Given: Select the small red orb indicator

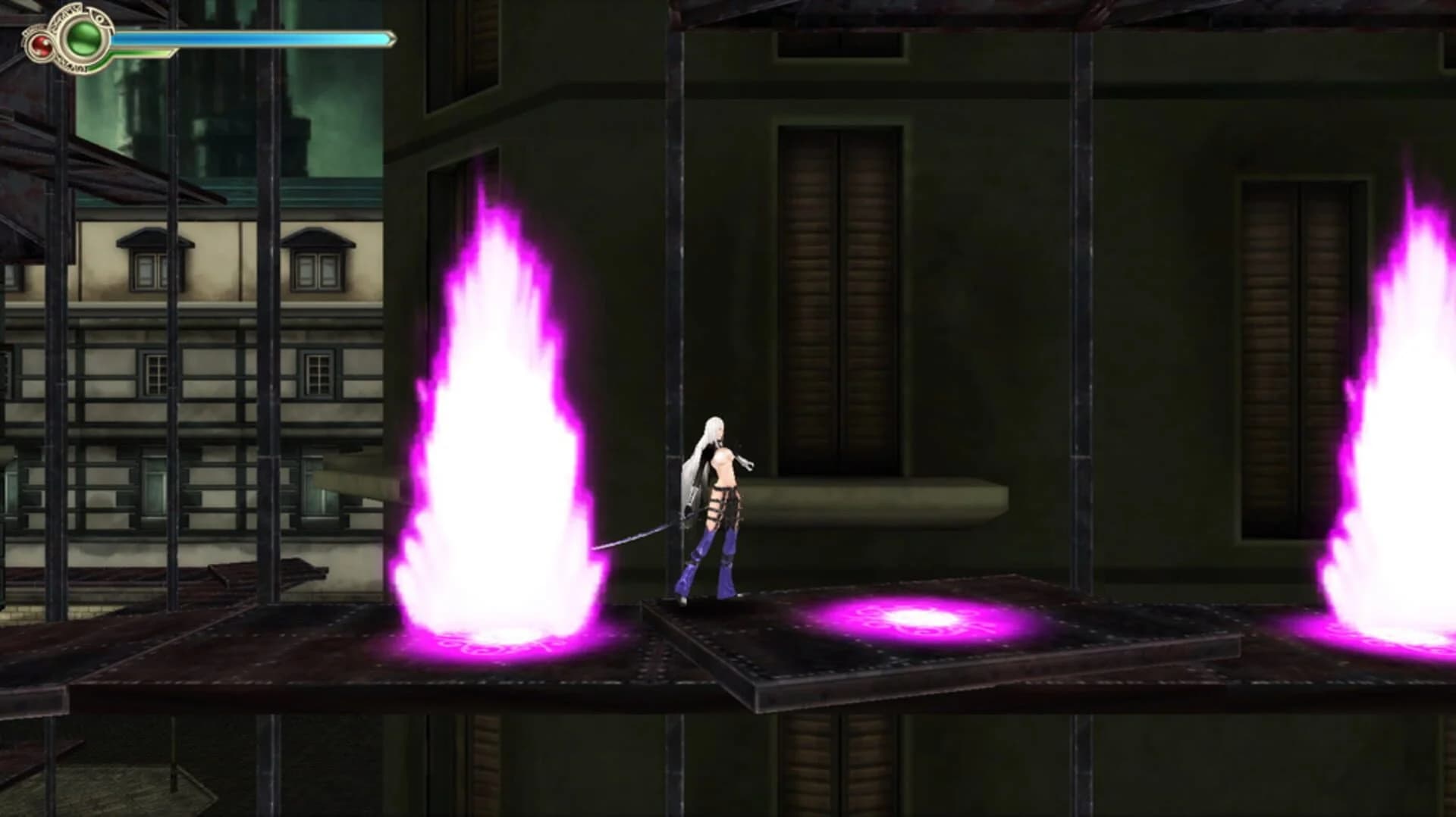Looking at the screenshot, I should pos(41,45).
